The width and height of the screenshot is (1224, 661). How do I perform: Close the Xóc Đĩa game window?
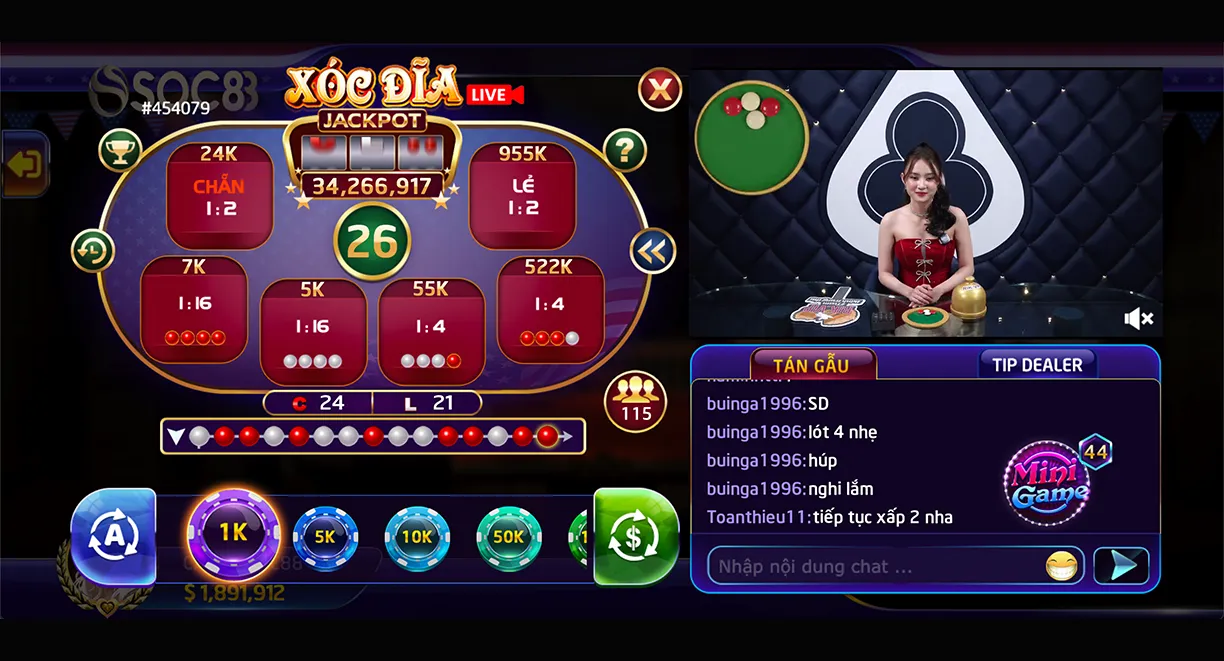[x=660, y=90]
